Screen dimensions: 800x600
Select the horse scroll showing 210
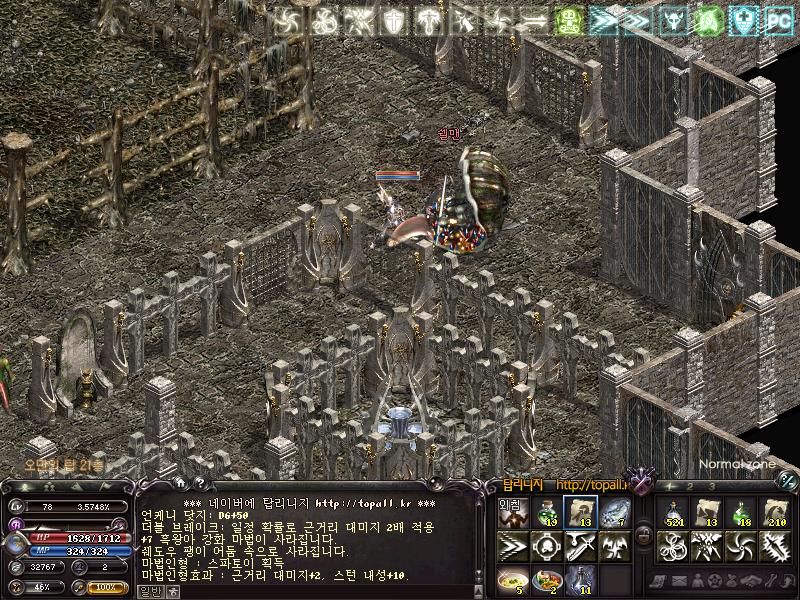[x=775, y=513]
